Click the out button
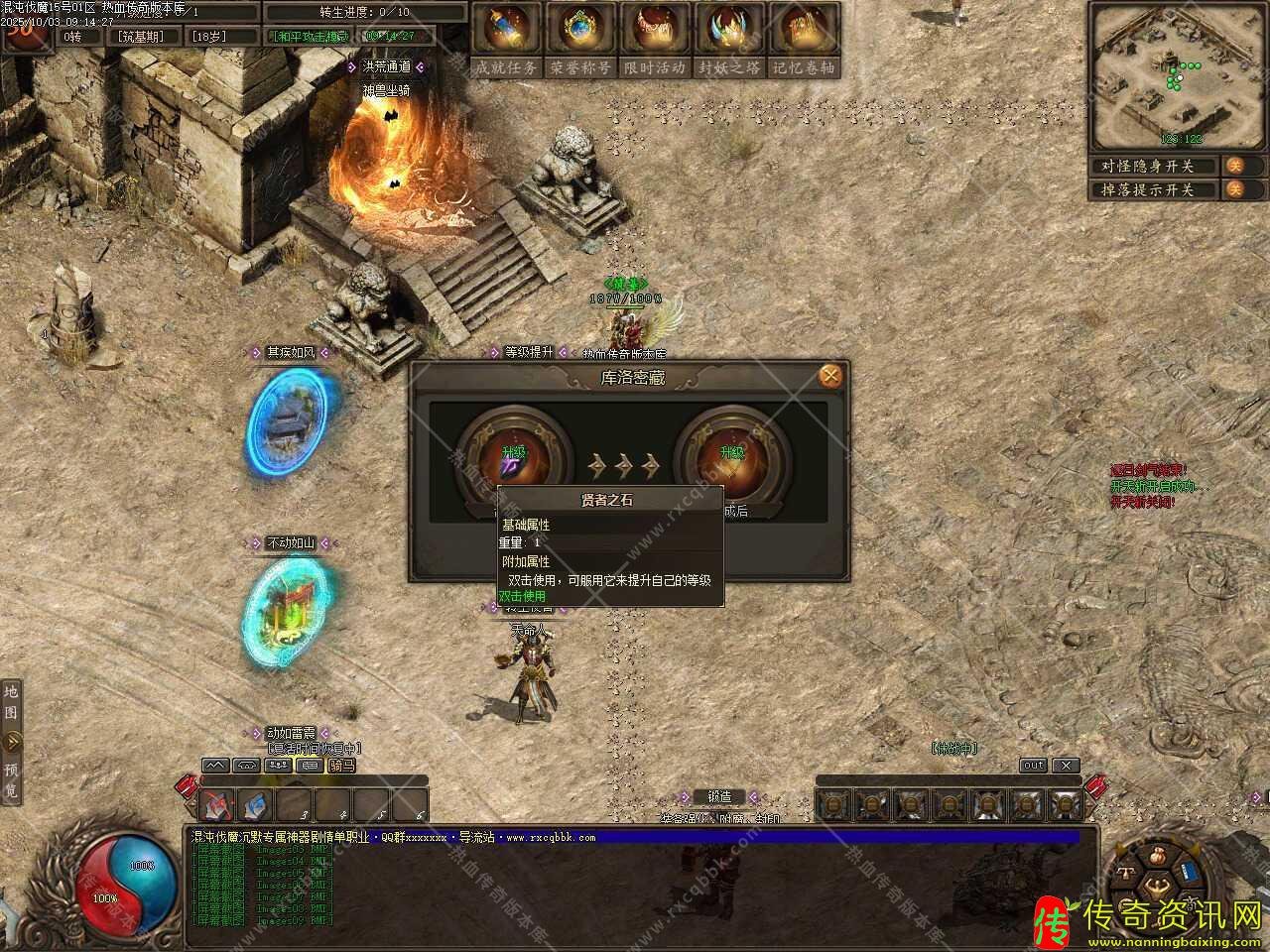1270x952 pixels. click(1033, 766)
